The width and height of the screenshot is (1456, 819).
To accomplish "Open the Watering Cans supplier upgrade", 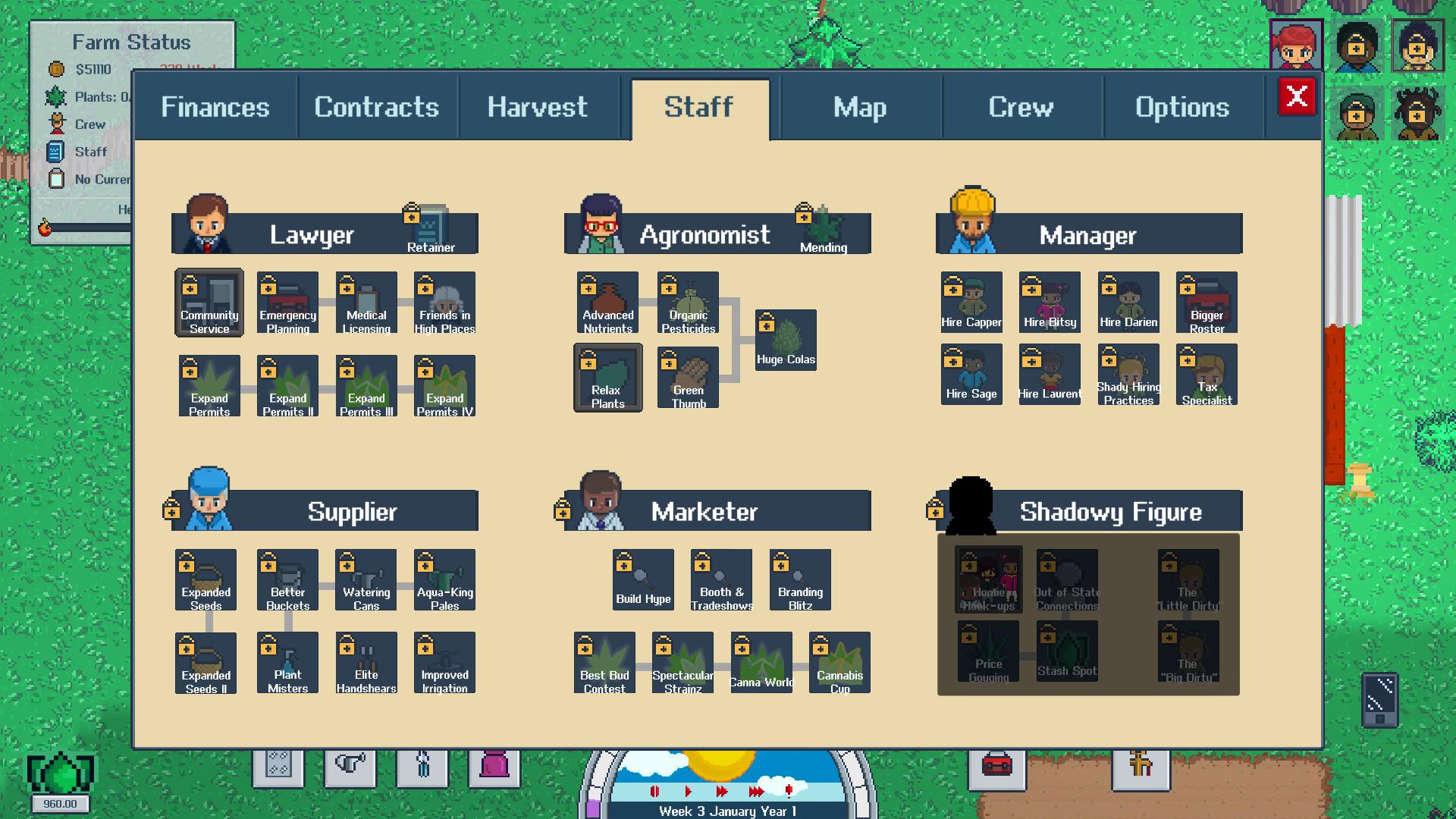I will click(x=366, y=579).
